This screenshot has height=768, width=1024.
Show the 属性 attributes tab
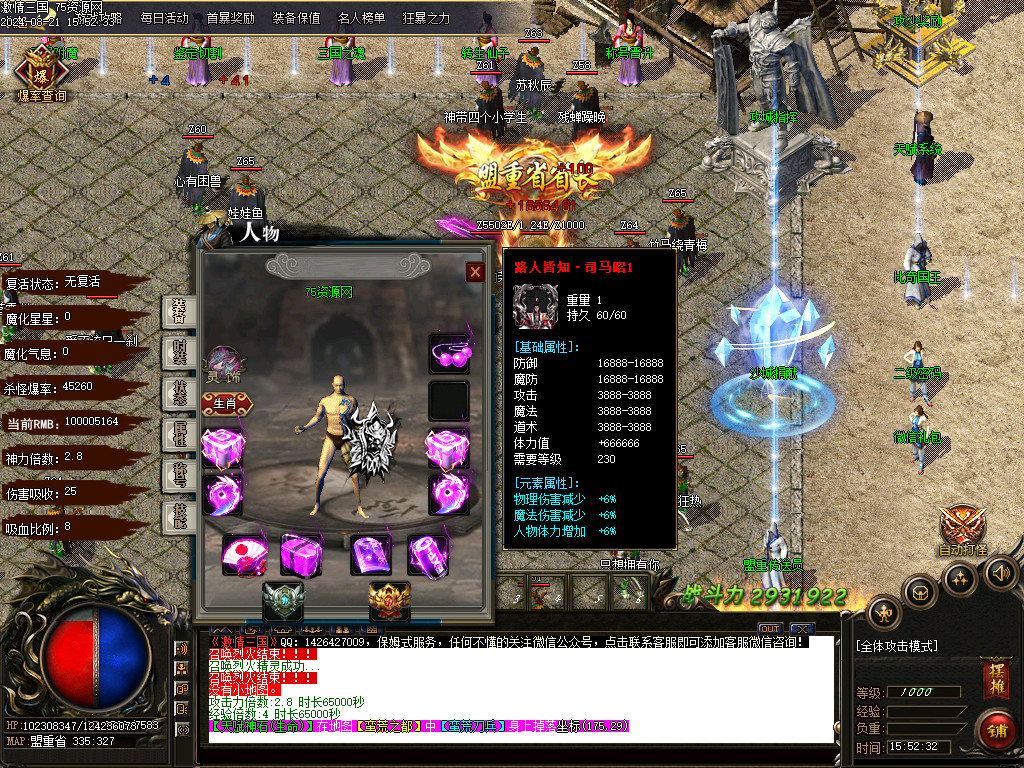179,434
